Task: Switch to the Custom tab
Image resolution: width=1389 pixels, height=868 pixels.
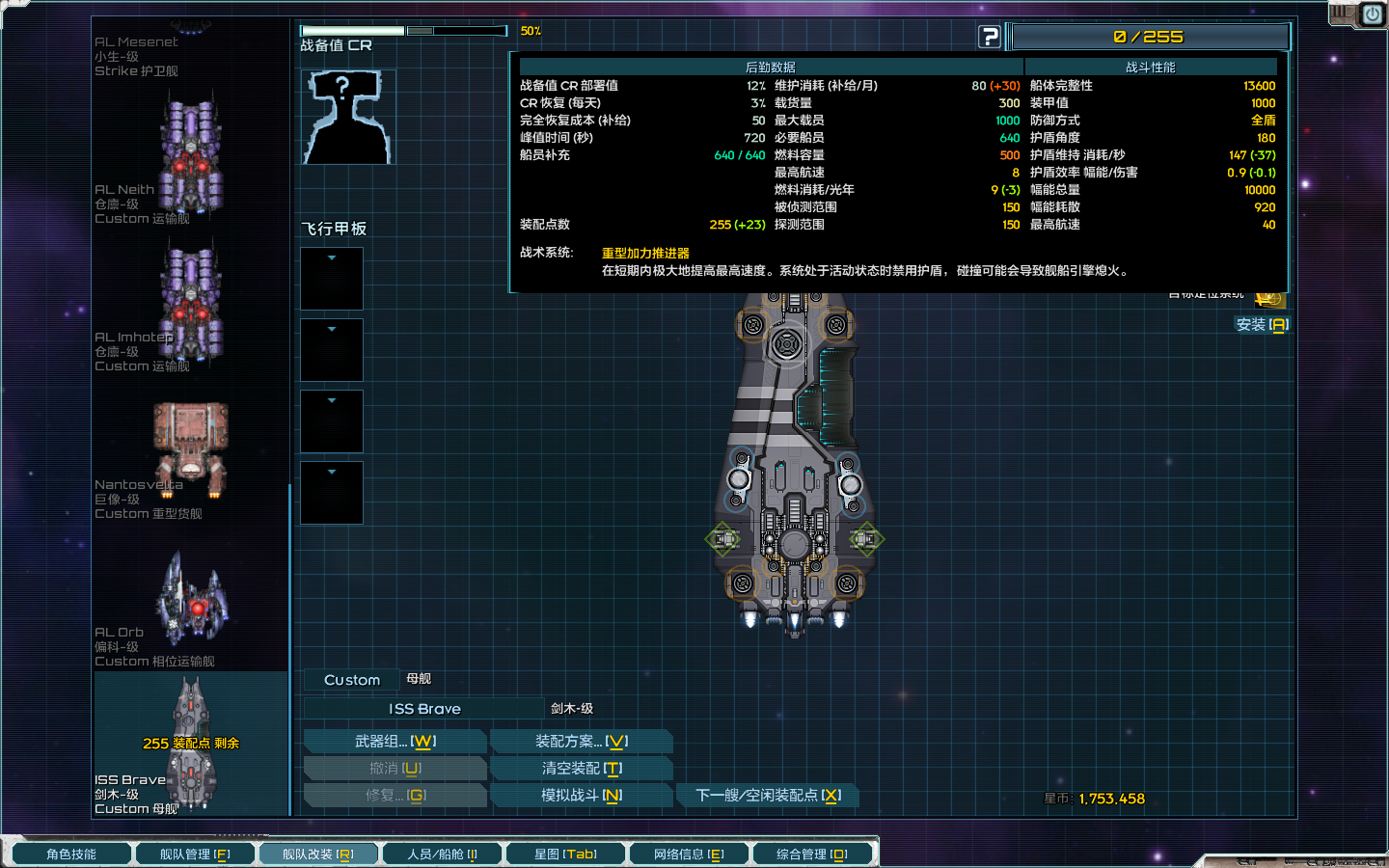Action: tap(350, 679)
